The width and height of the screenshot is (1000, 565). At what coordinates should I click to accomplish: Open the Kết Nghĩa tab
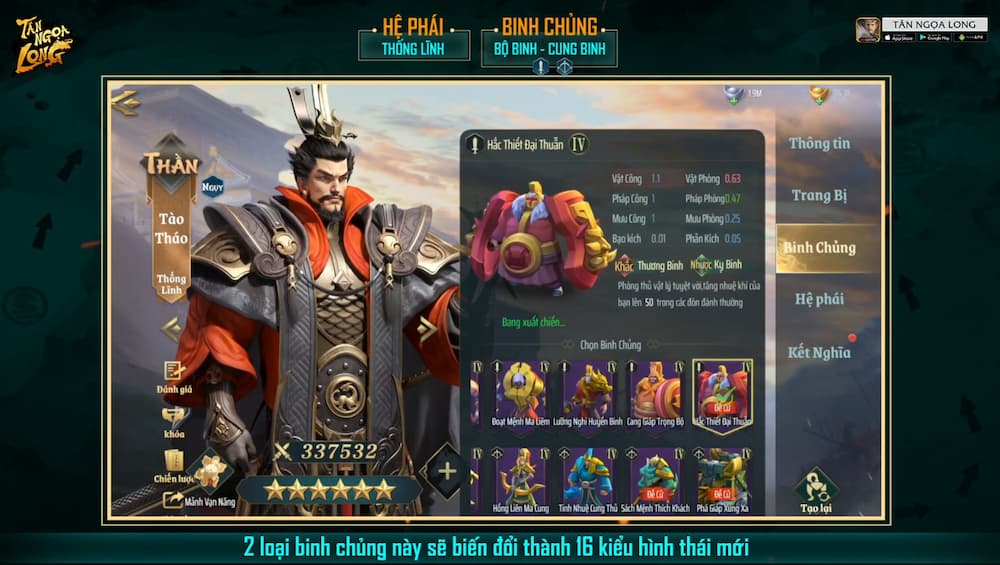pyautogui.click(x=819, y=352)
